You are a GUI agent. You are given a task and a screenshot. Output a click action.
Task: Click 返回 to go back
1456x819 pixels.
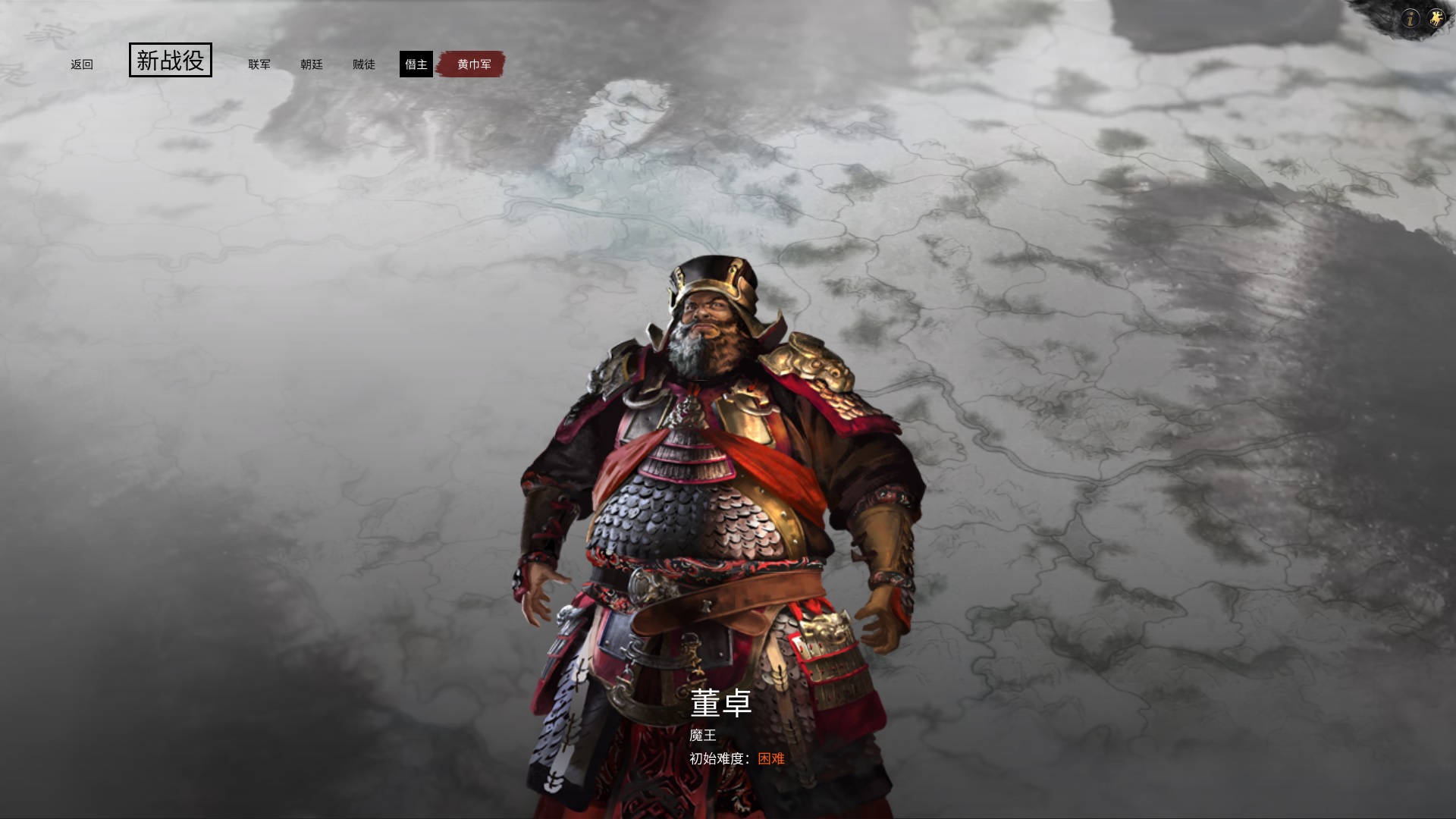[82, 64]
